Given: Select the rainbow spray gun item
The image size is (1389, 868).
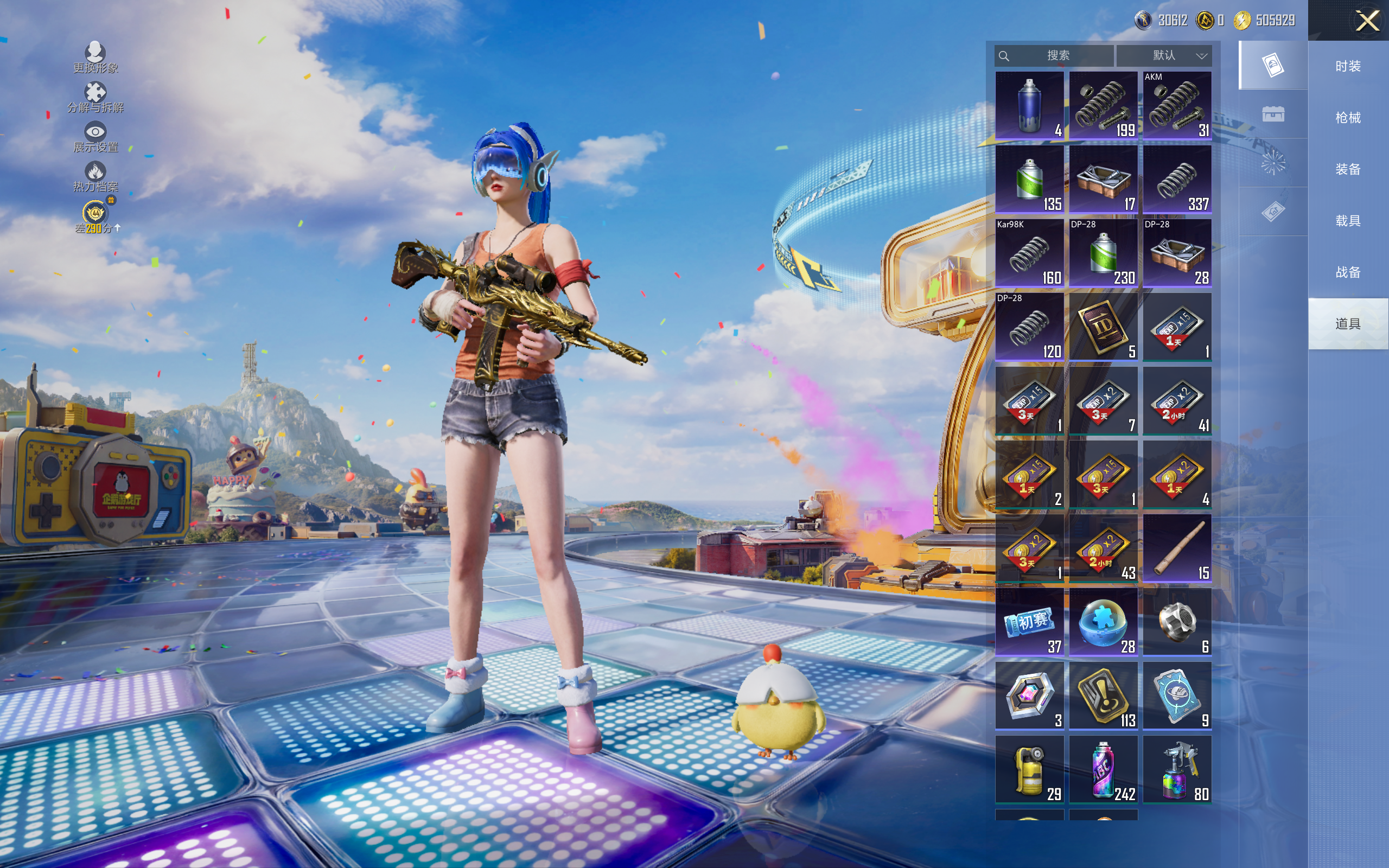Looking at the screenshot, I should point(1177,769).
